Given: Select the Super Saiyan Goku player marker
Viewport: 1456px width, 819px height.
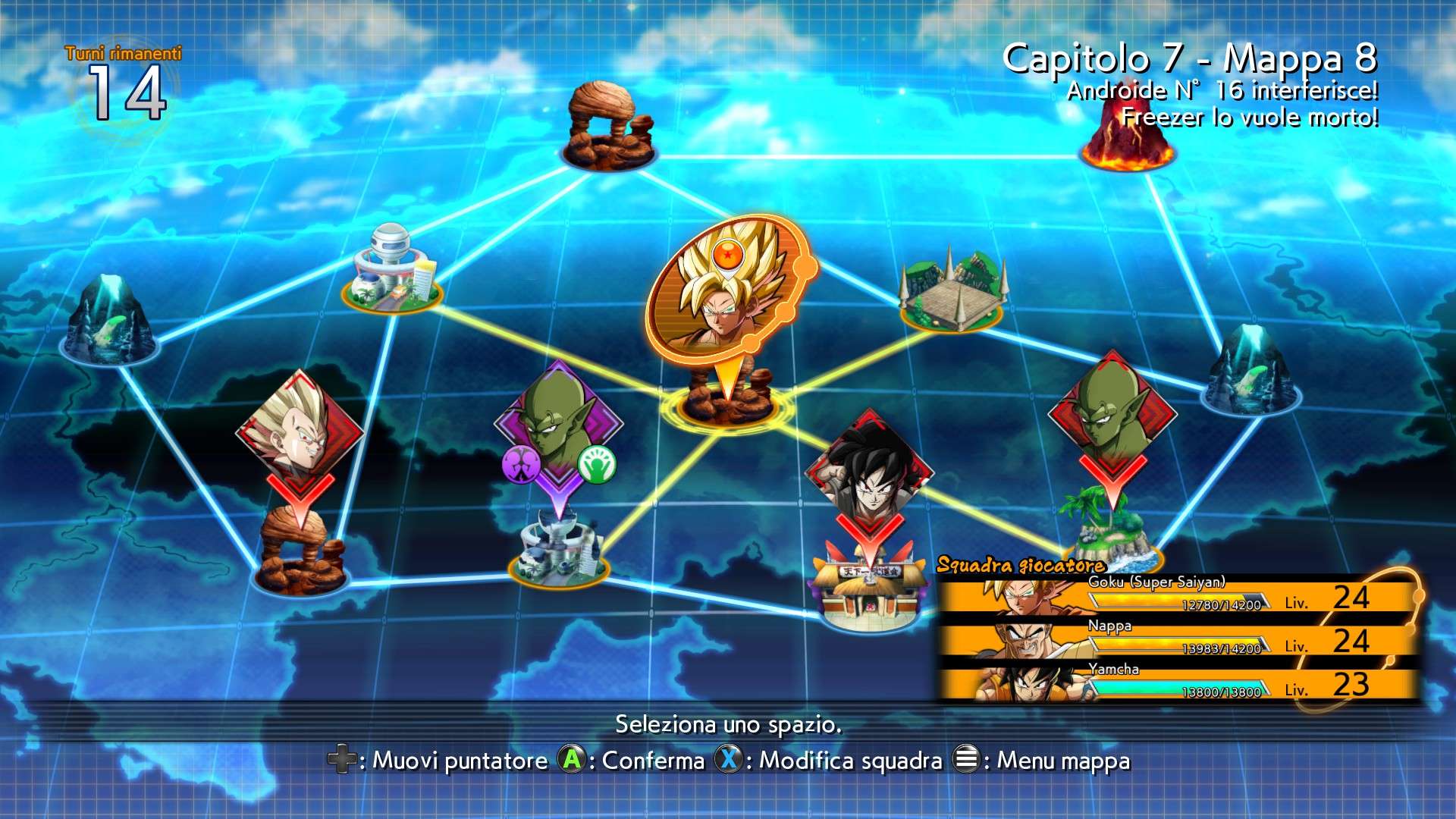Looking at the screenshot, I should click(x=724, y=292).
